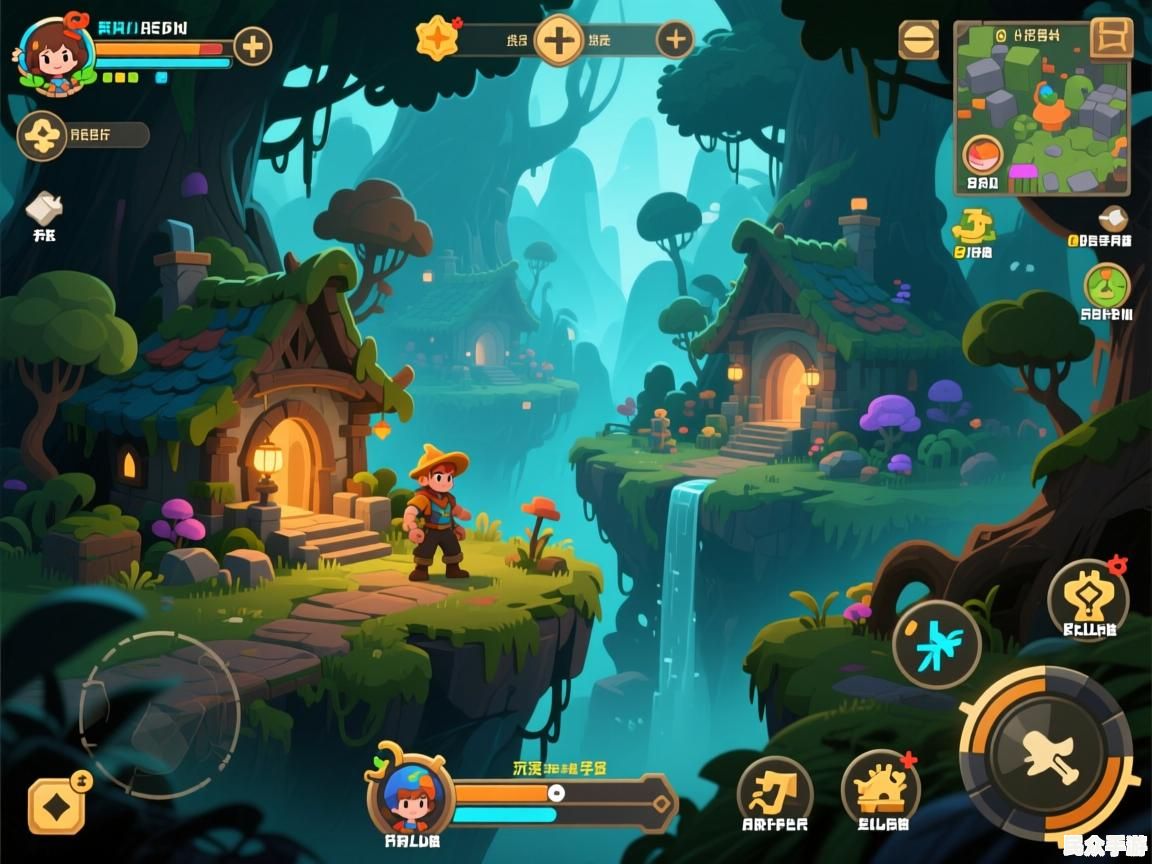Click the yellow diamond button
This screenshot has width=1152, height=864.
56,806
